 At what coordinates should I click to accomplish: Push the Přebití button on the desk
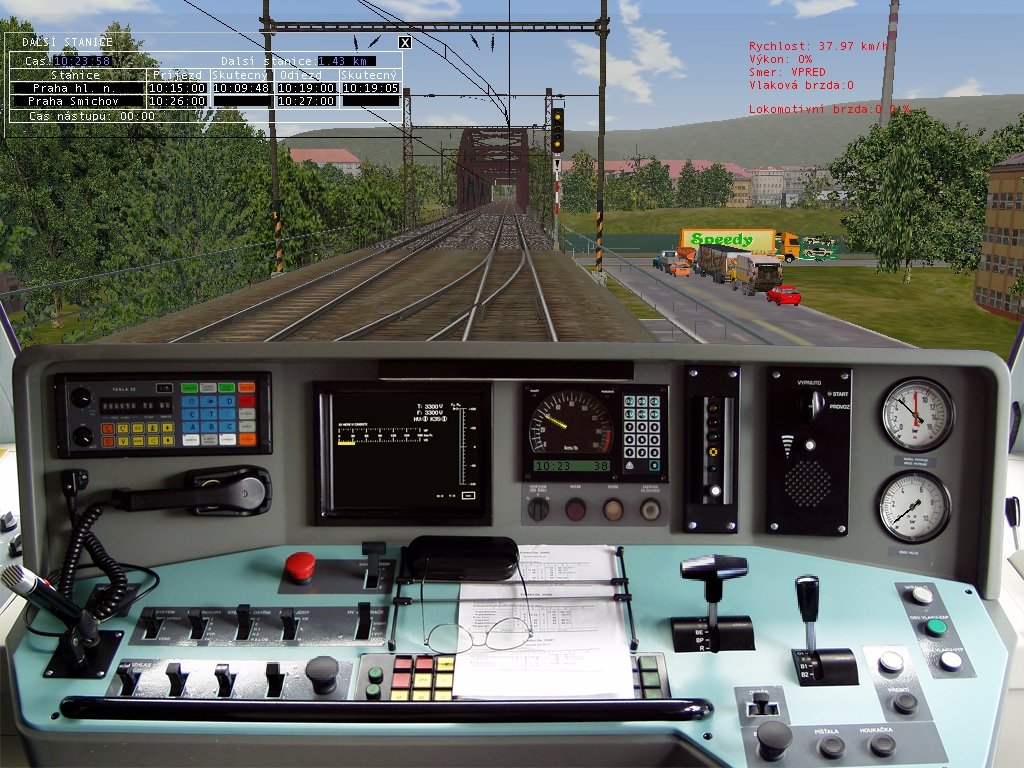pyautogui.click(x=905, y=703)
